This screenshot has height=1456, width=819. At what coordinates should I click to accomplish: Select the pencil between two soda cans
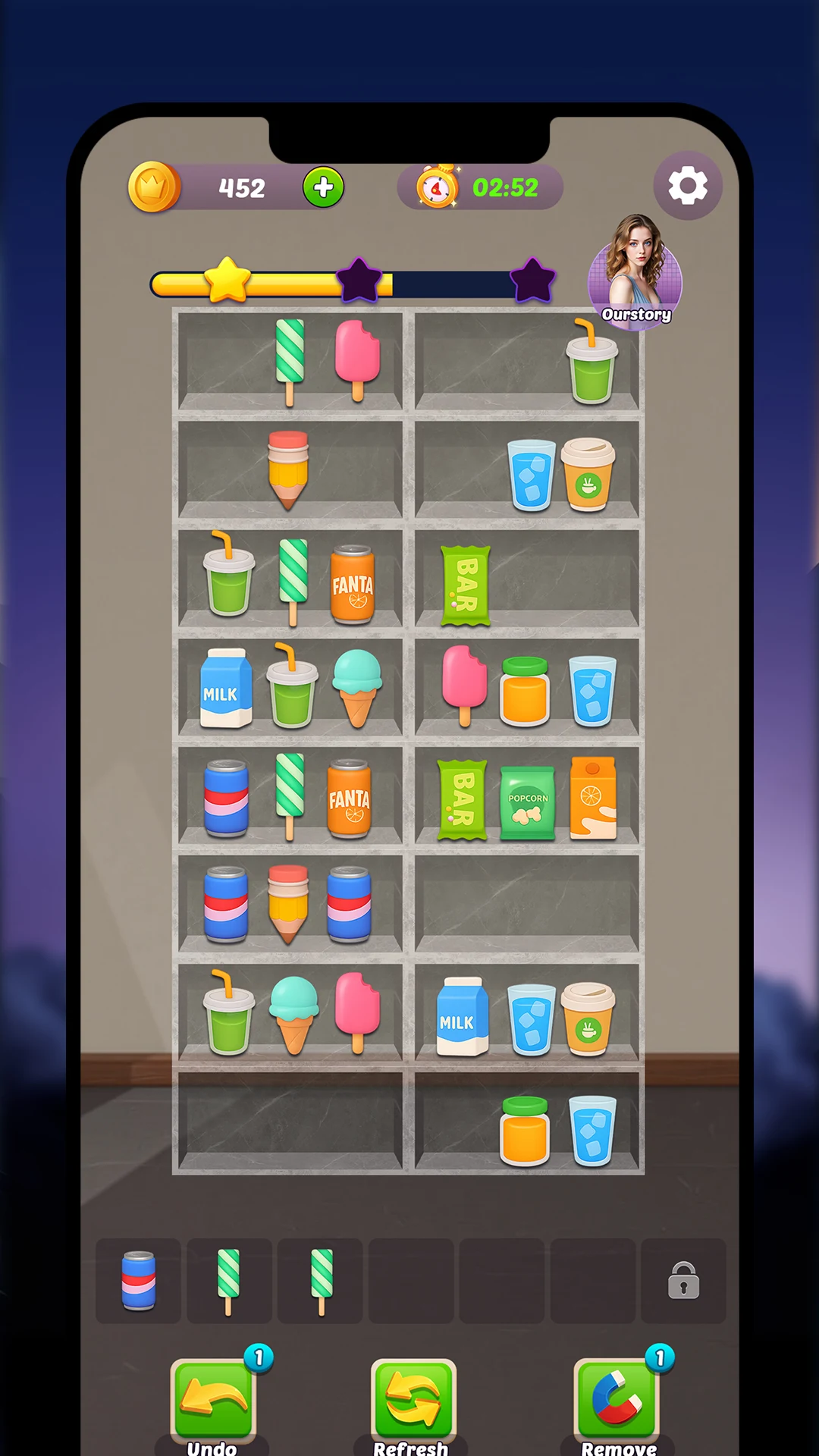tap(288, 903)
